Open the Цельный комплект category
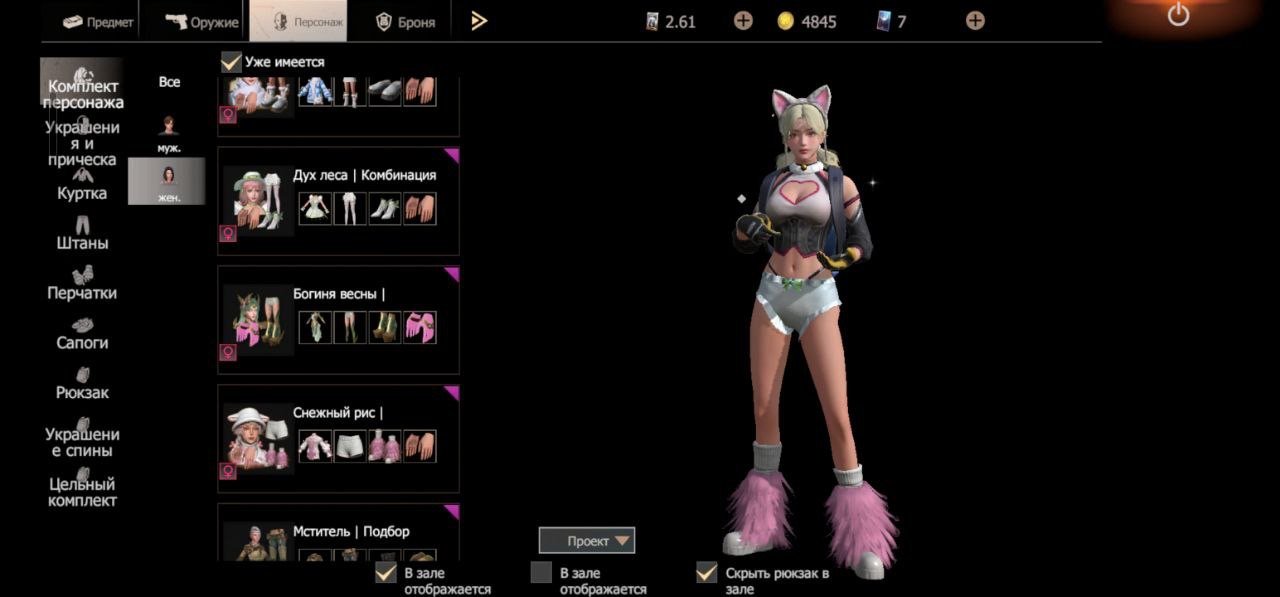 (82, 492)
